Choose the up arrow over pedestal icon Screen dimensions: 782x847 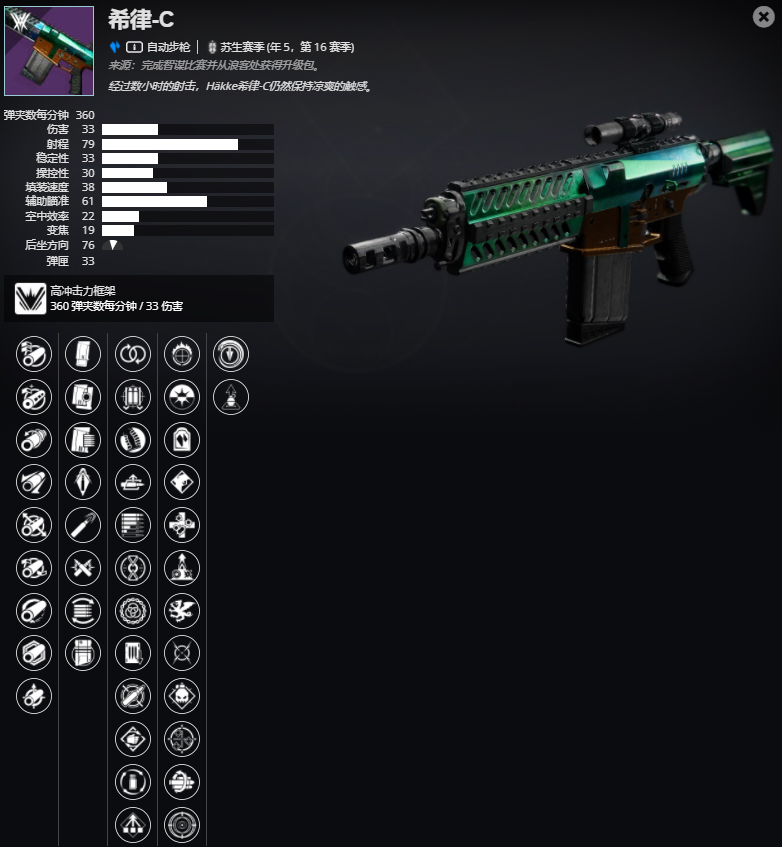point(231,397)
